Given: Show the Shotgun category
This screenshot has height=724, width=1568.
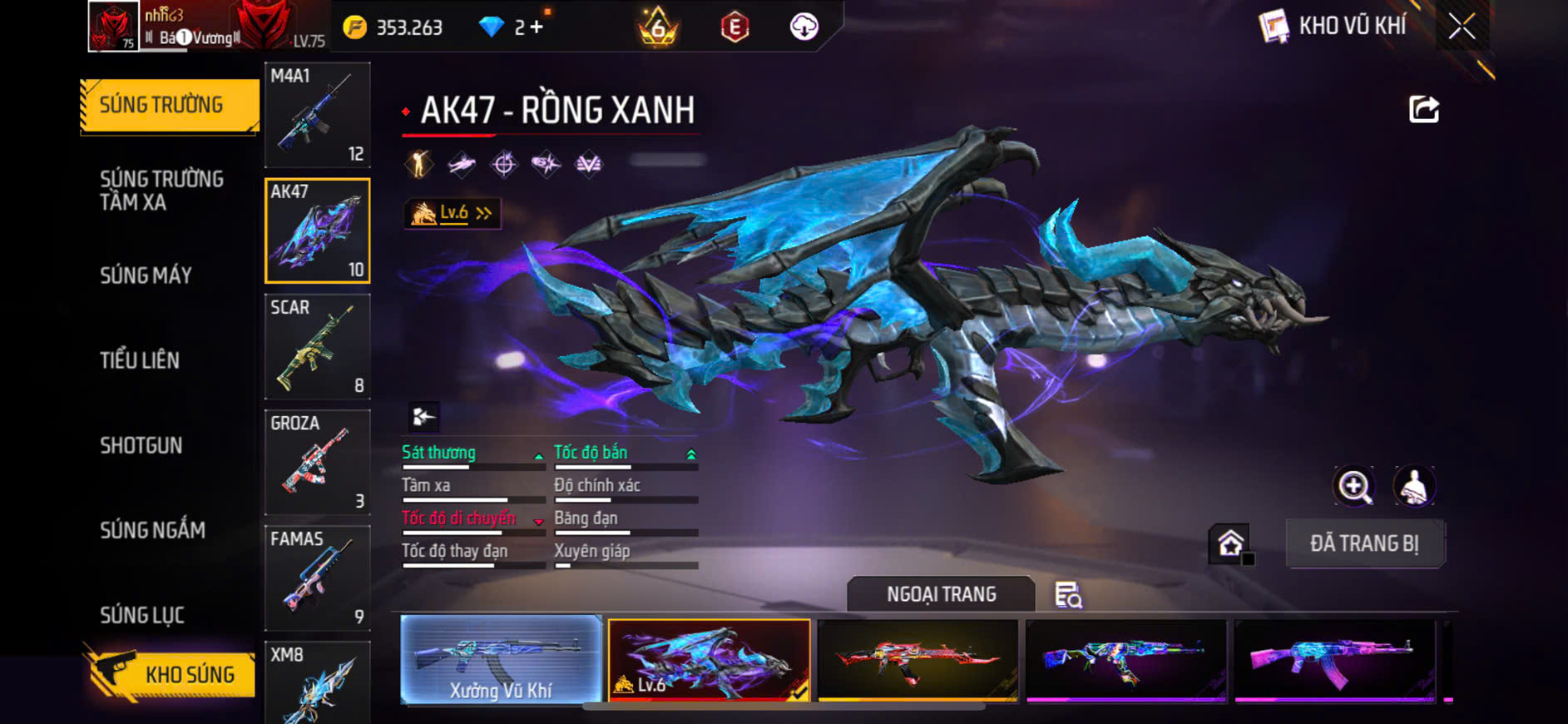Looking at the screenshot, I should [141, 445].
